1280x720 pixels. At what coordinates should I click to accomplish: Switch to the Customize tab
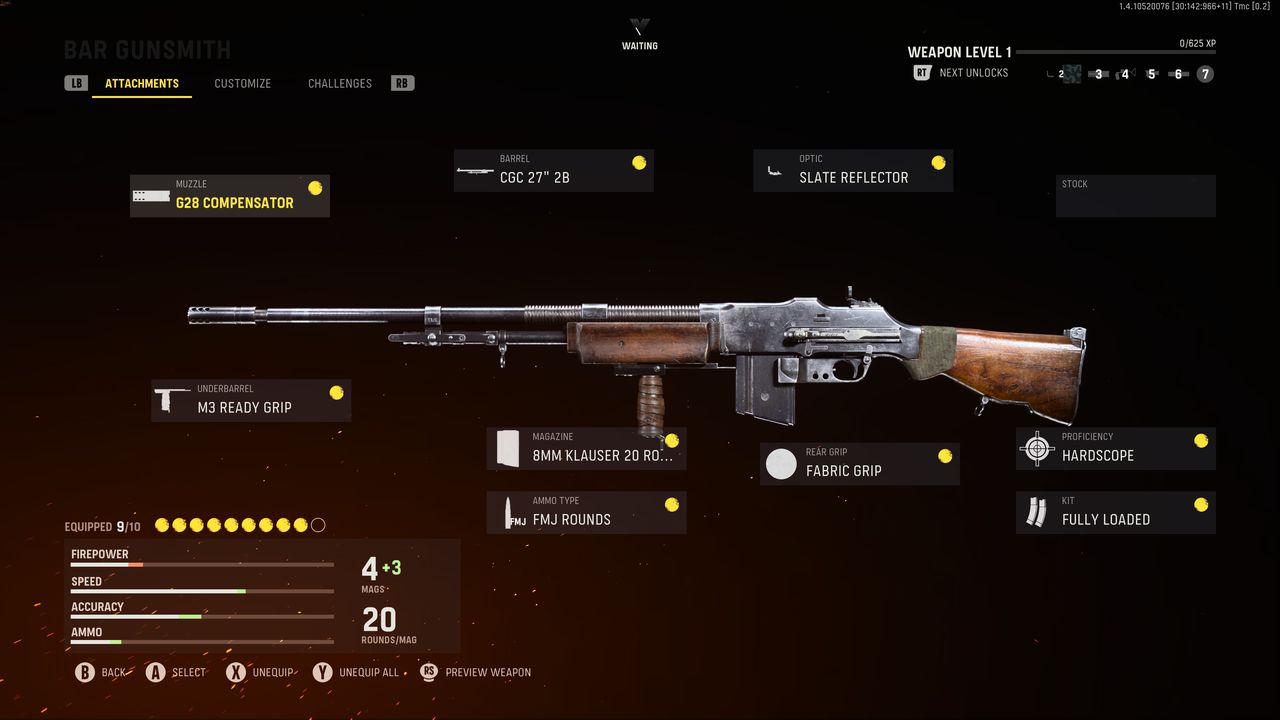coord(242,83)
